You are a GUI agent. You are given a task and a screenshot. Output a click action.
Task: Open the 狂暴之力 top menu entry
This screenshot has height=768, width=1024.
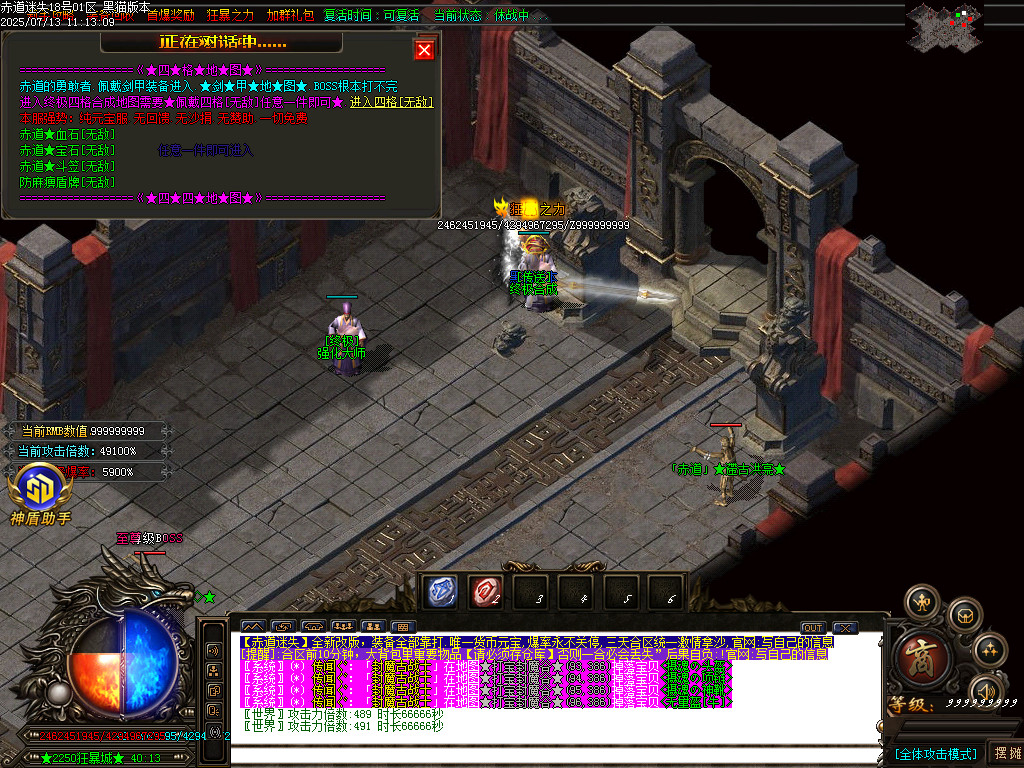click(231, 16)
